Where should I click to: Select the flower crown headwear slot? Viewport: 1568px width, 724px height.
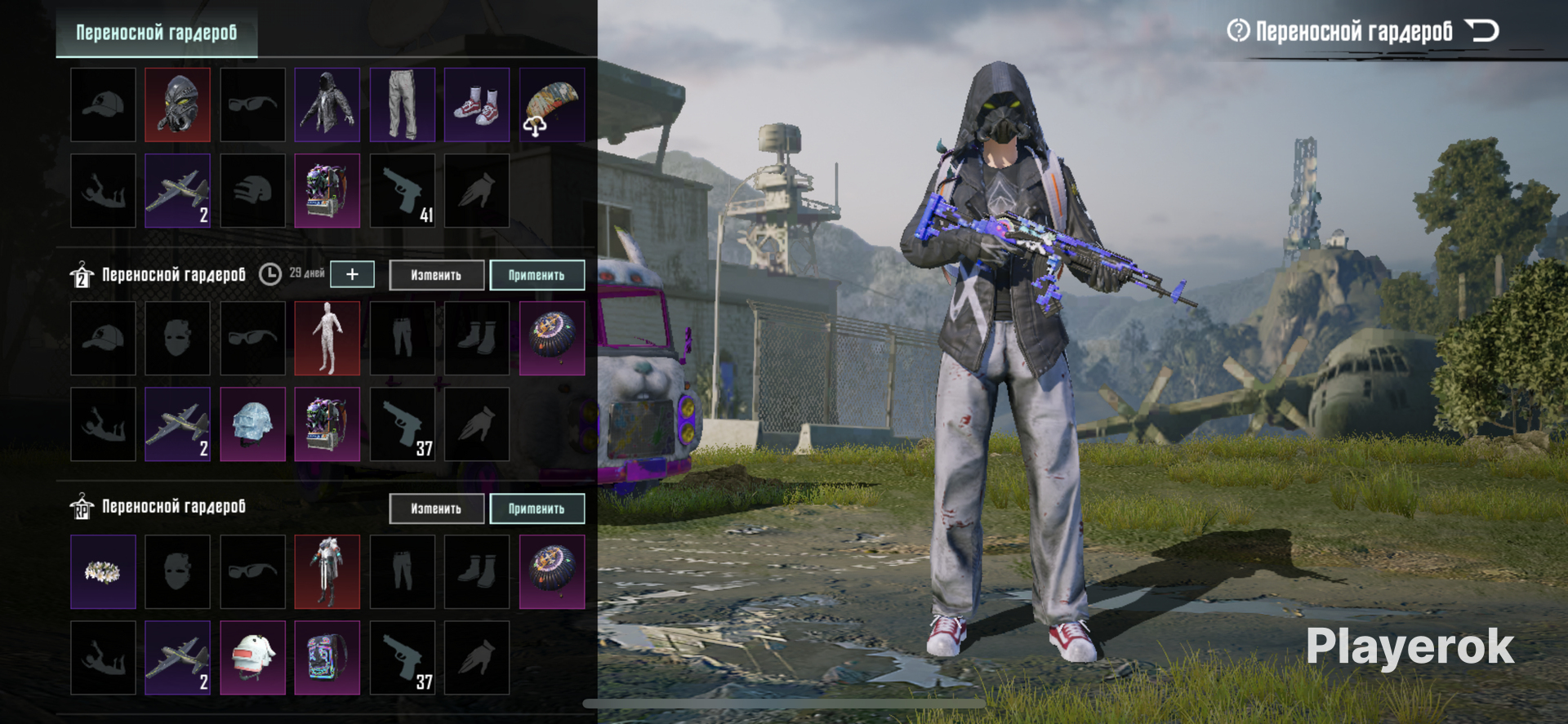[x=103, y=571]
